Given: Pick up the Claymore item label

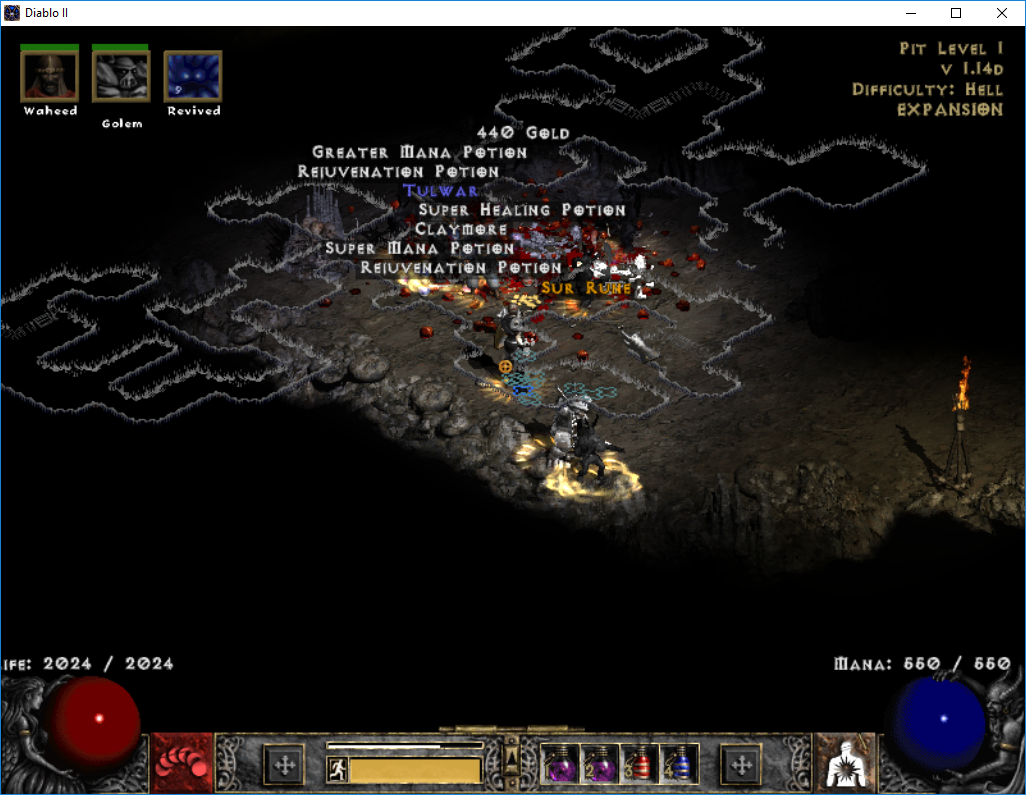Looking at the screenshot, I should (462, 229).
